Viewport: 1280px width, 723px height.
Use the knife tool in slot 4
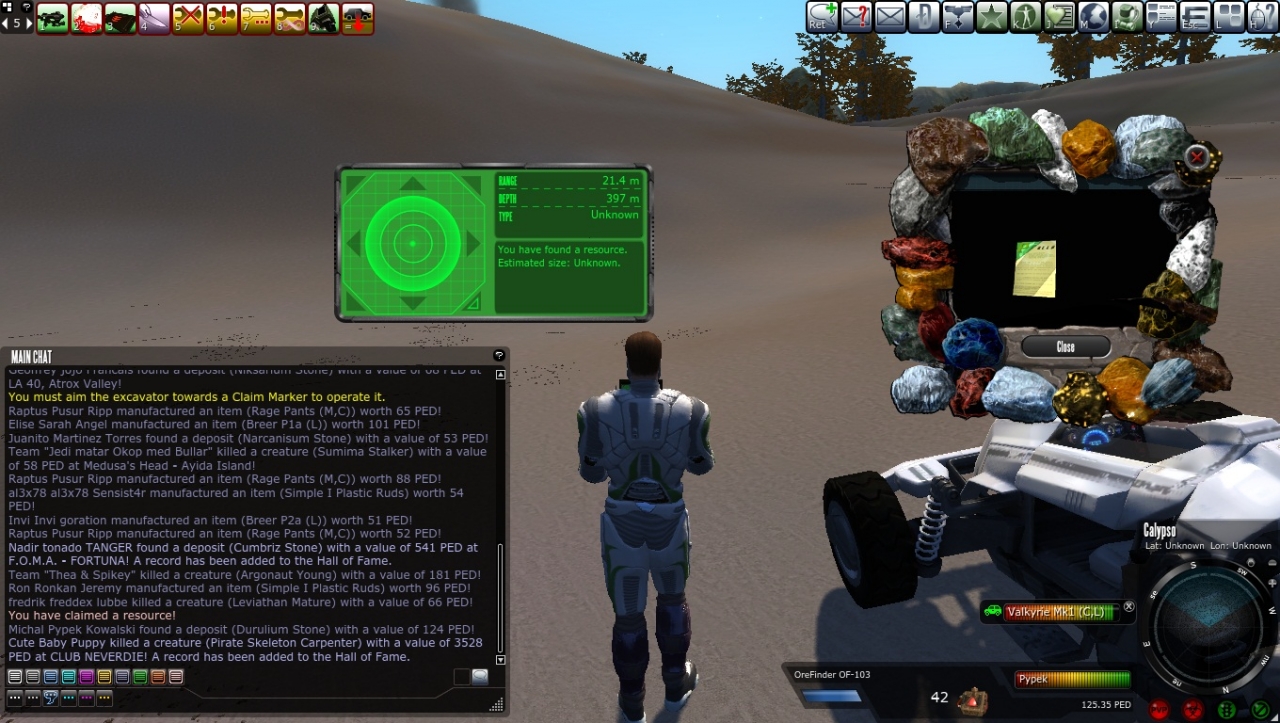click(x=154, y=18)
